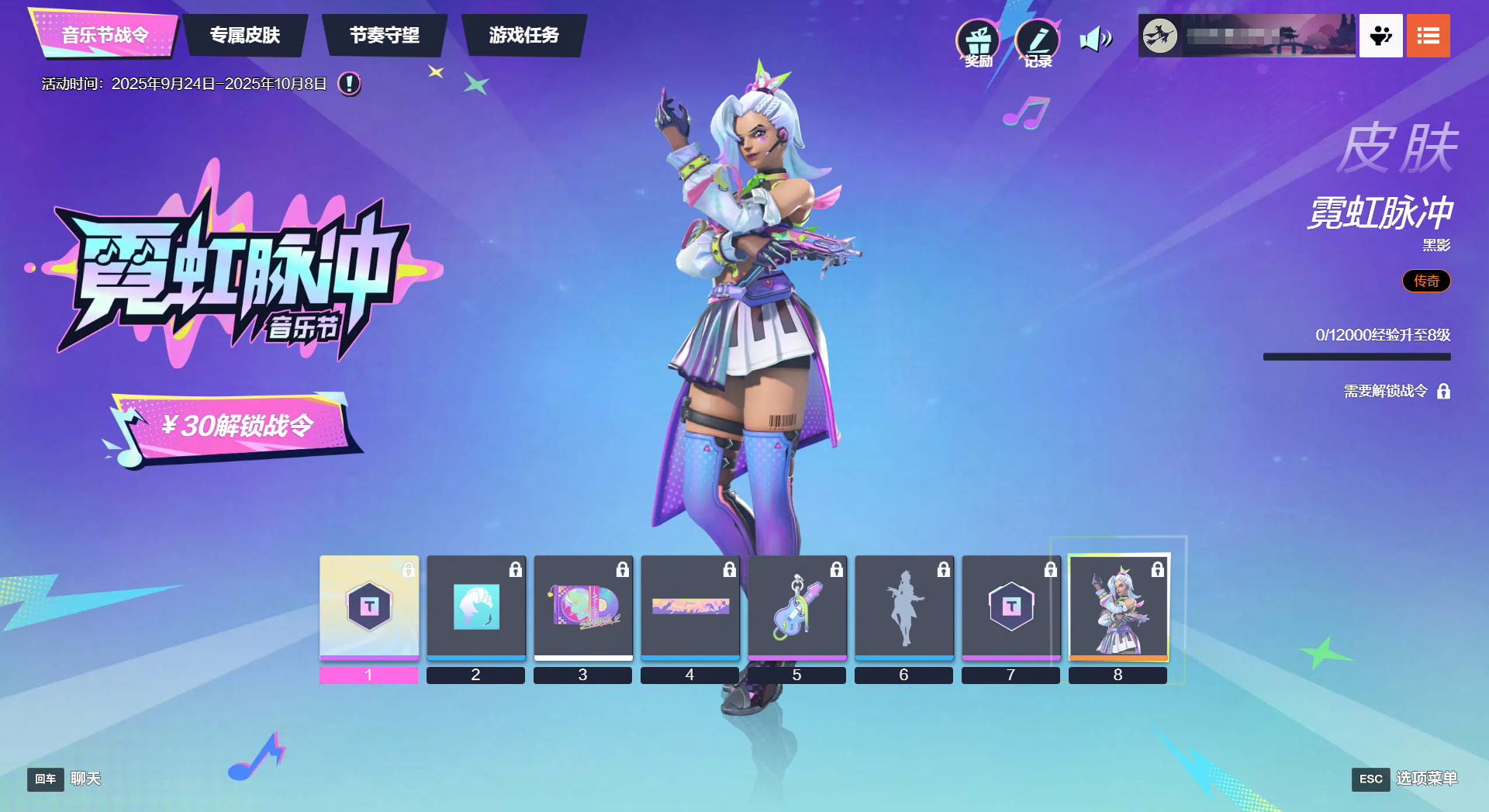Select tier 1 token reward tile
The height and width of the screenshot is (812, 1489).
[369, 606]
